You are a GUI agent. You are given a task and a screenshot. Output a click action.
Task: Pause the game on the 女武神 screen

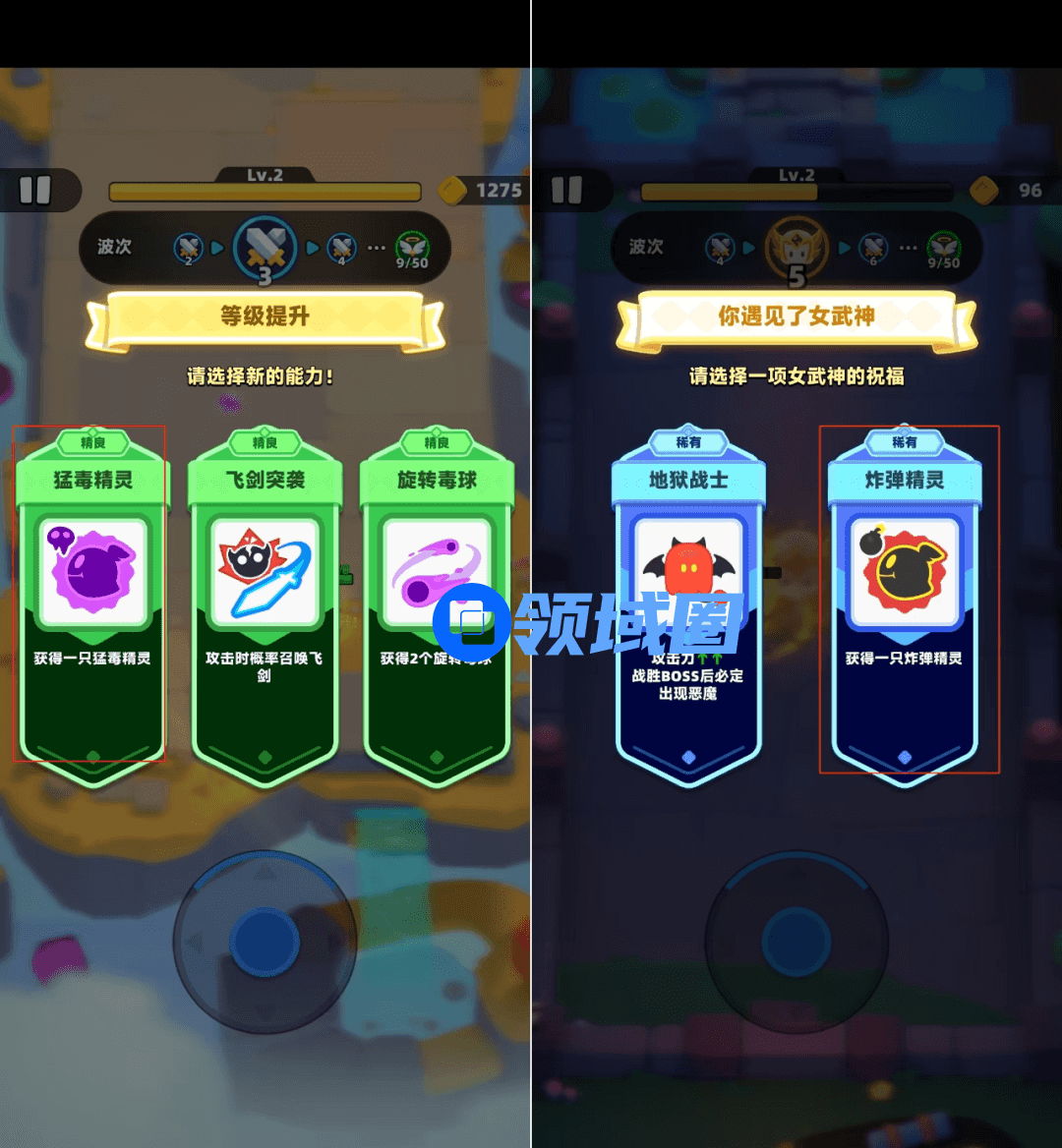point(566,190)
